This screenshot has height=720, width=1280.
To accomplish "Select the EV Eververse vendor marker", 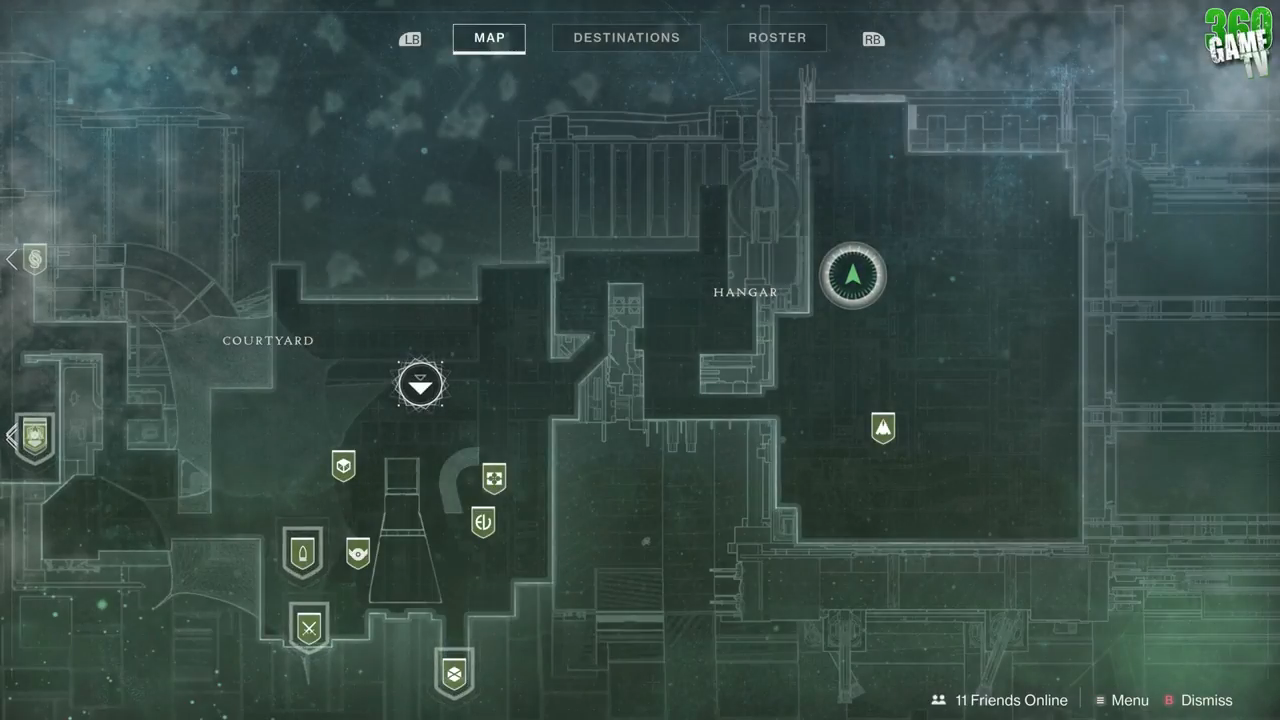I will 483,521.
